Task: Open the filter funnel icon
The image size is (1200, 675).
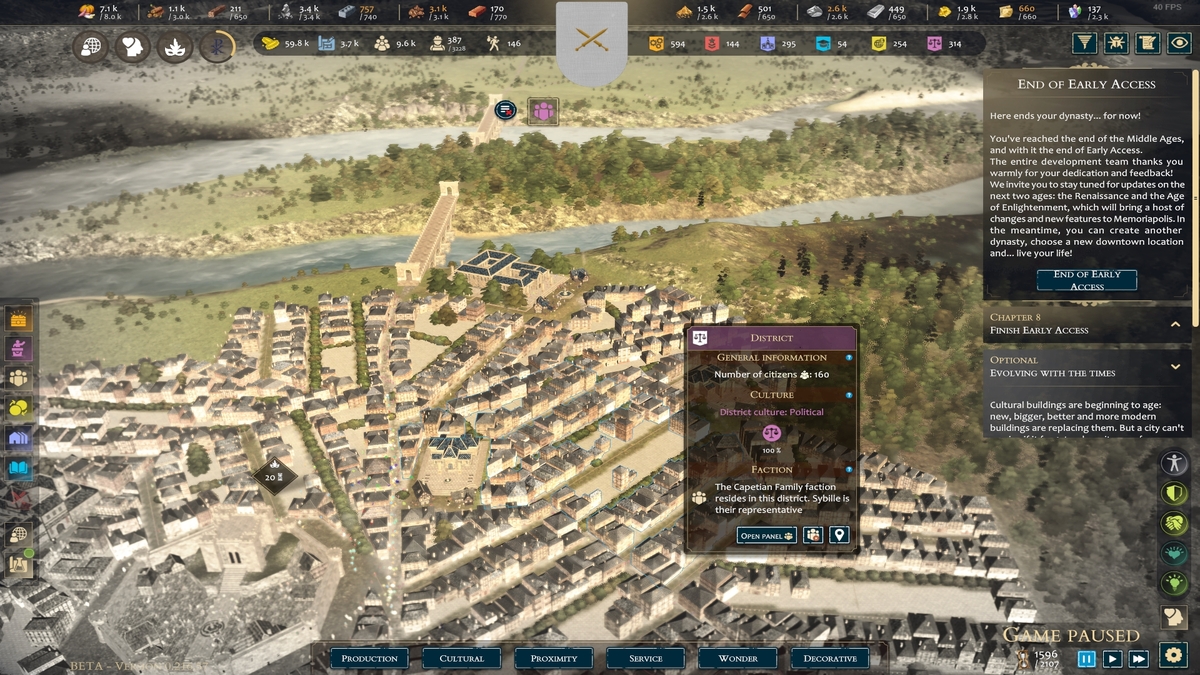Action: click(x=1084, y=43)
